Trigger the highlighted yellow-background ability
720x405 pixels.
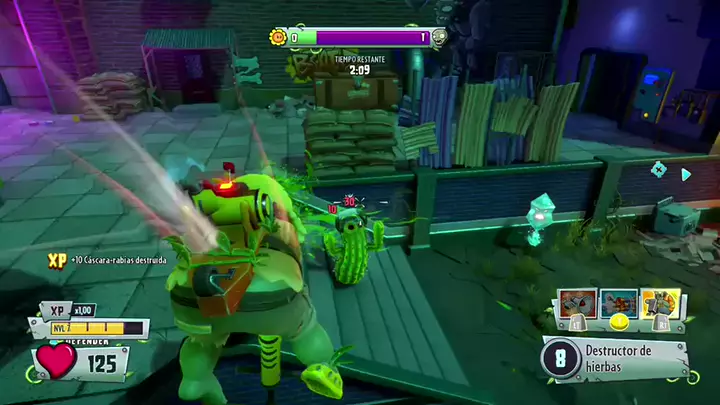tap(660, 303)
